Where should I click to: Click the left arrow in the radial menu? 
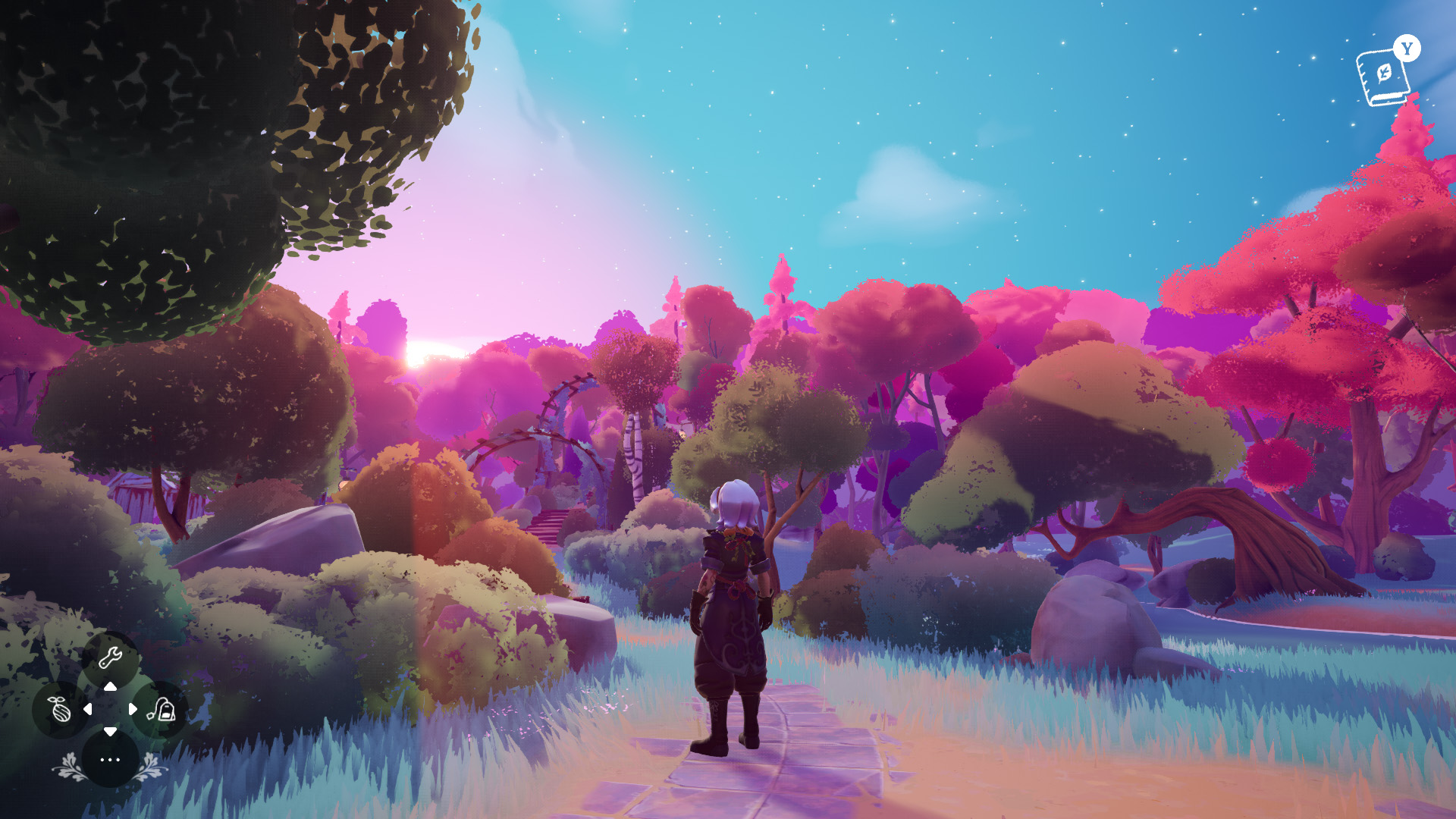pyautogui.click(x=88, y=711)
